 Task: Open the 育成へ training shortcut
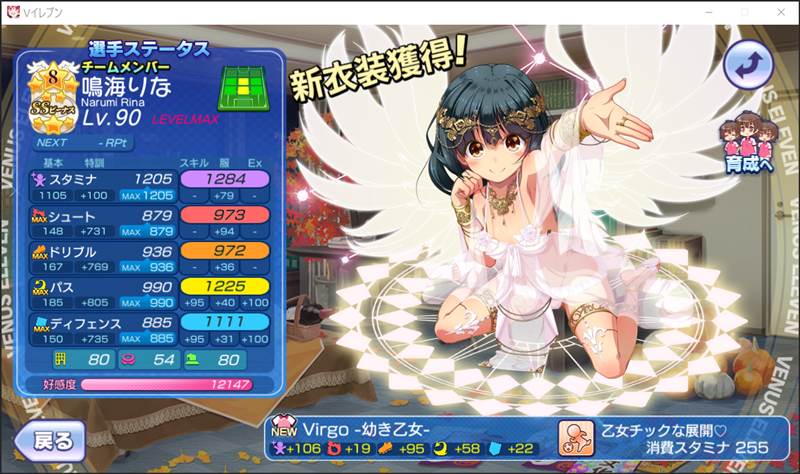pyautogui.click(x=748, y=146)
